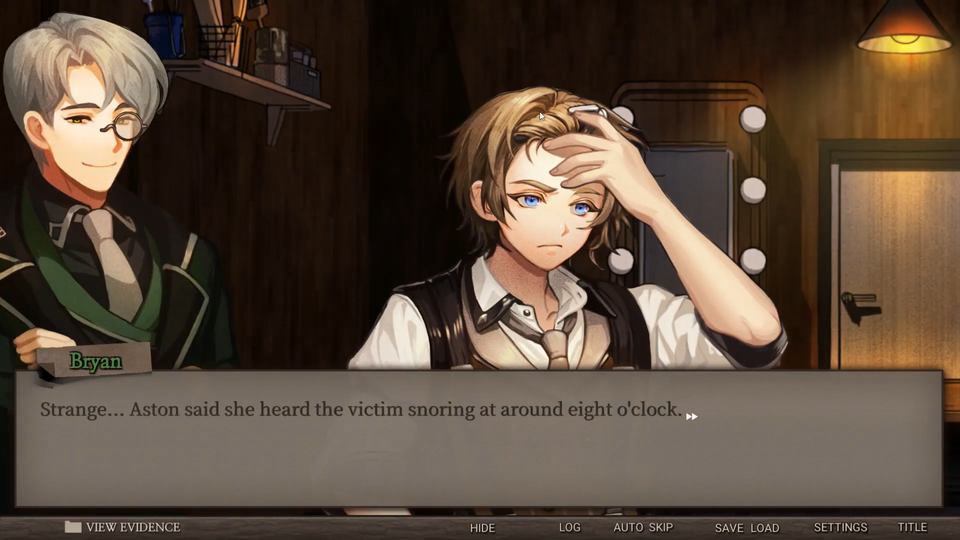Open the dialogue Log
This screenshot has height=540, width=960.
[x=569, y=527]
